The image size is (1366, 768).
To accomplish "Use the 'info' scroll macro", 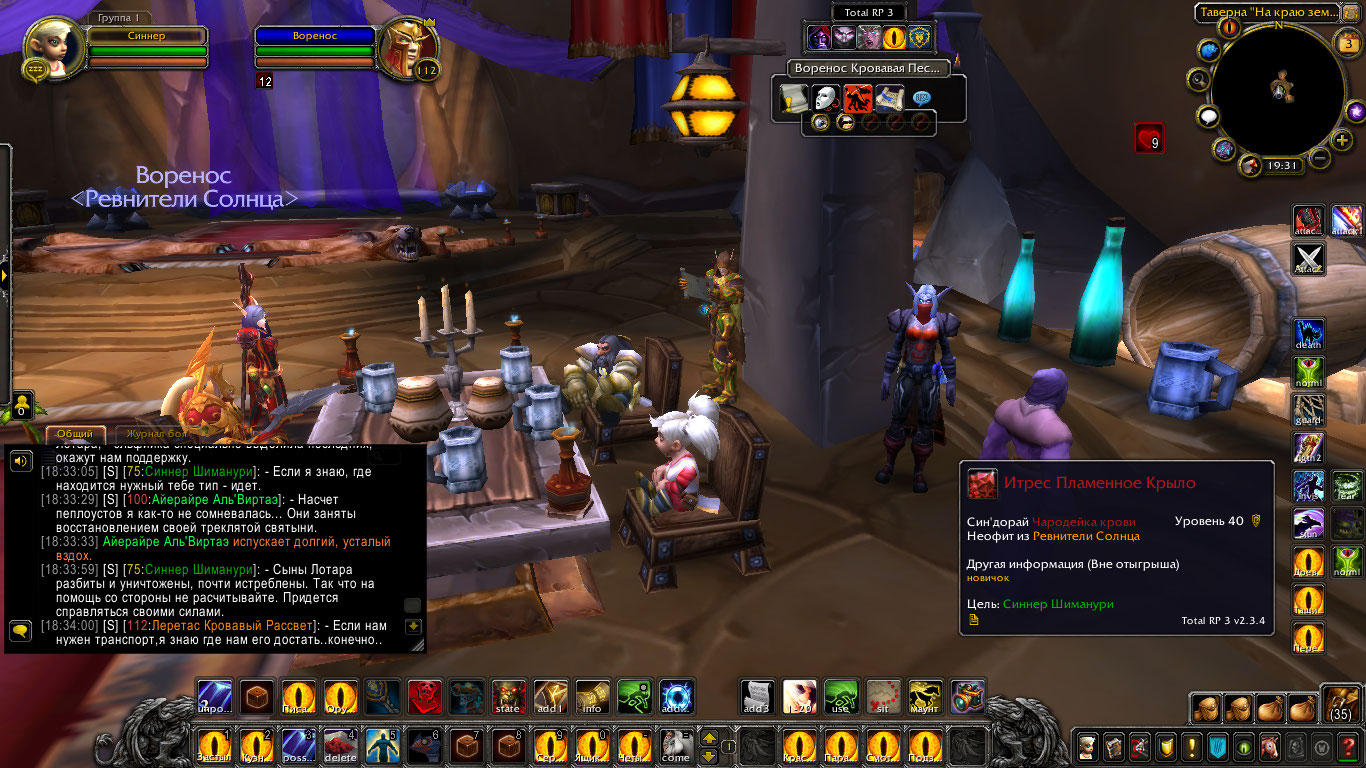I will (593, 697).
